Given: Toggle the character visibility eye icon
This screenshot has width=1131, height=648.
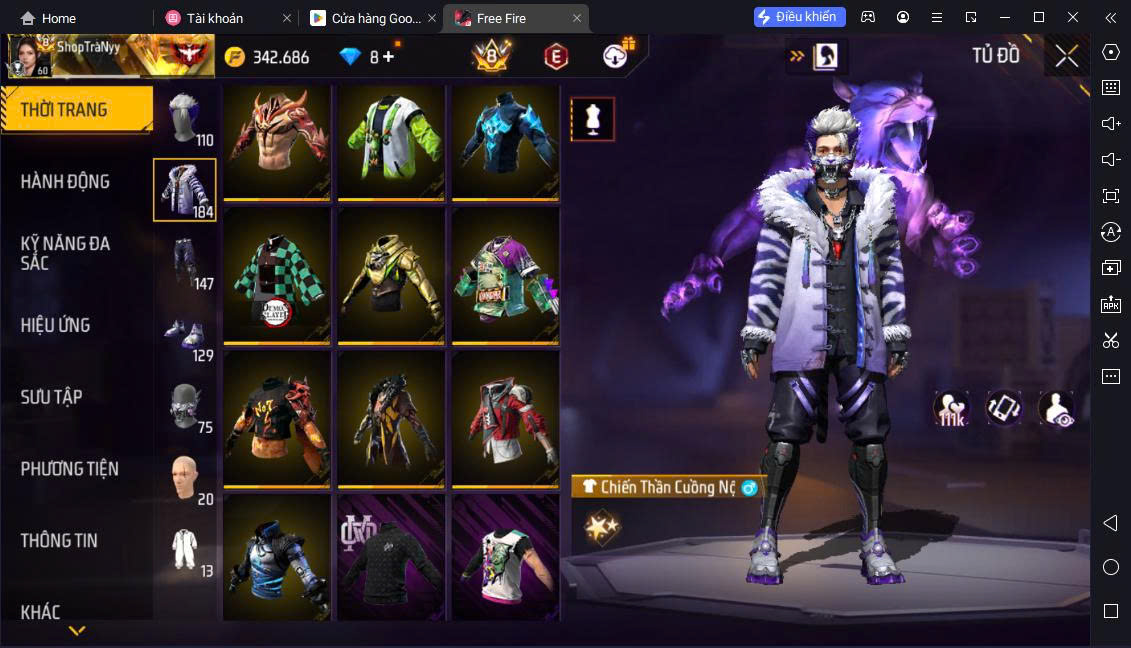Looking at the screenshot, I should click(x=1055, y=408).
